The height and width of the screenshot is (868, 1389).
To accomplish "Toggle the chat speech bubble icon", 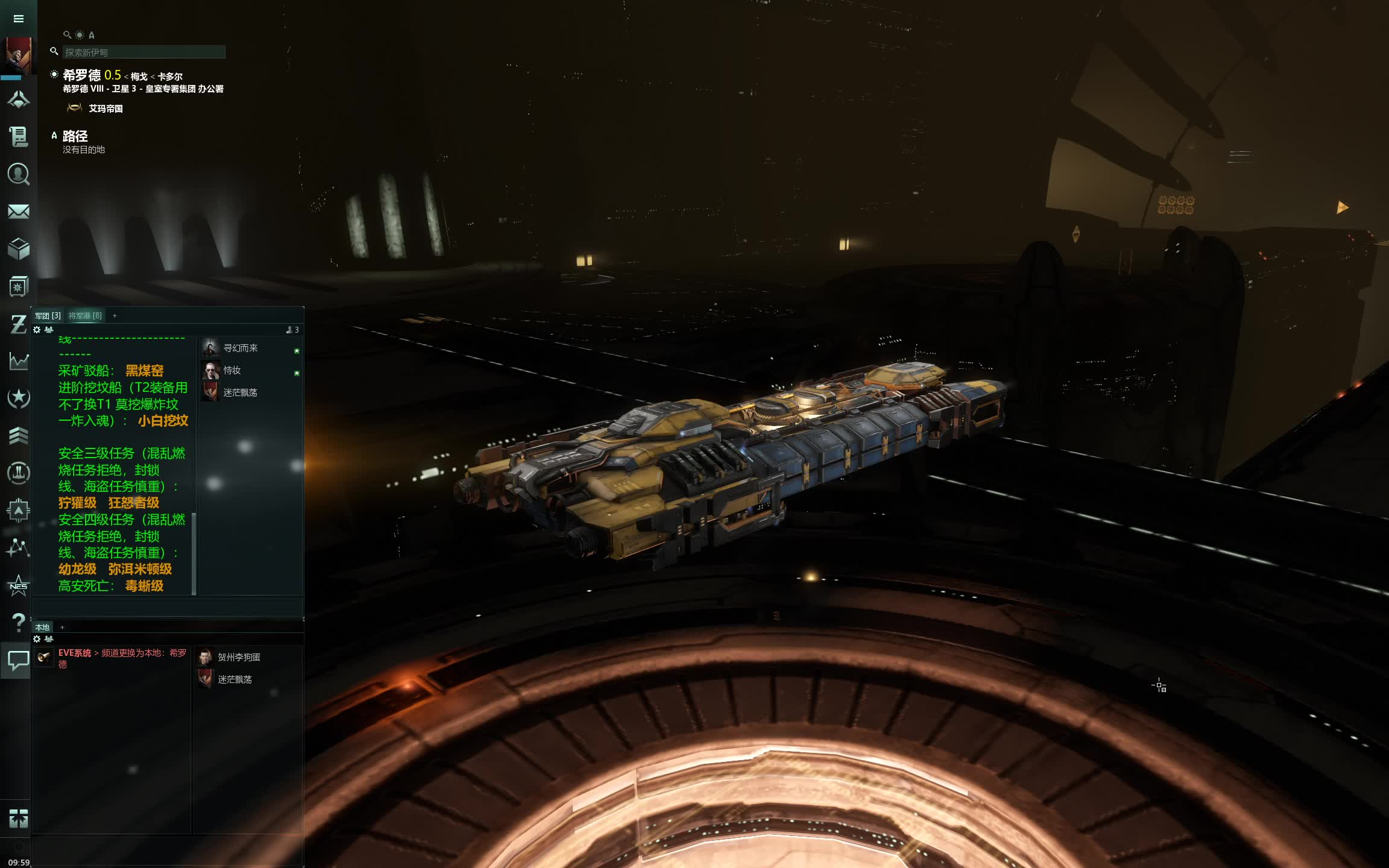I will (17, 660).
